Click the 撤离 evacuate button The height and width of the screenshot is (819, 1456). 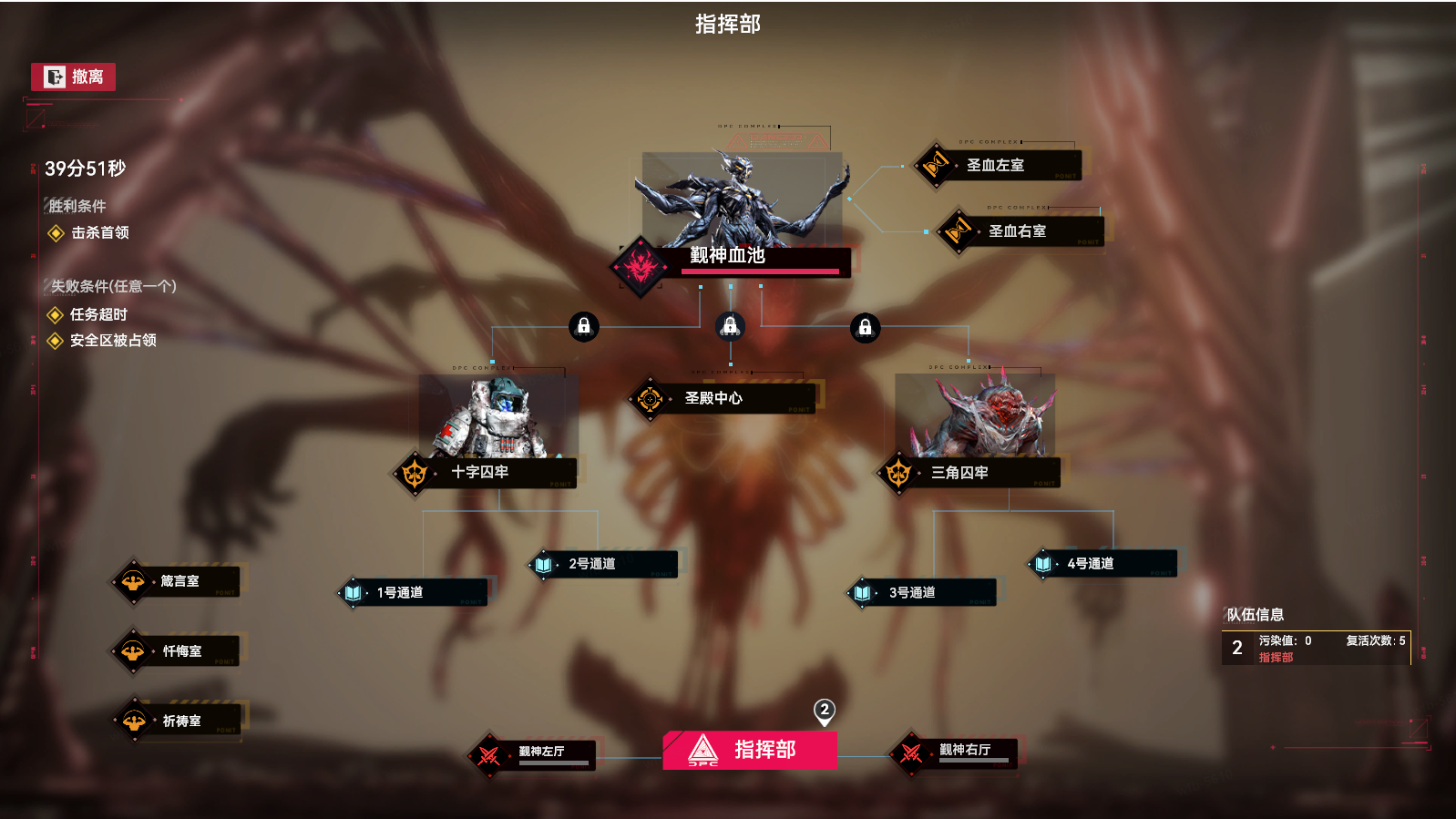click(x=73, y=77)
